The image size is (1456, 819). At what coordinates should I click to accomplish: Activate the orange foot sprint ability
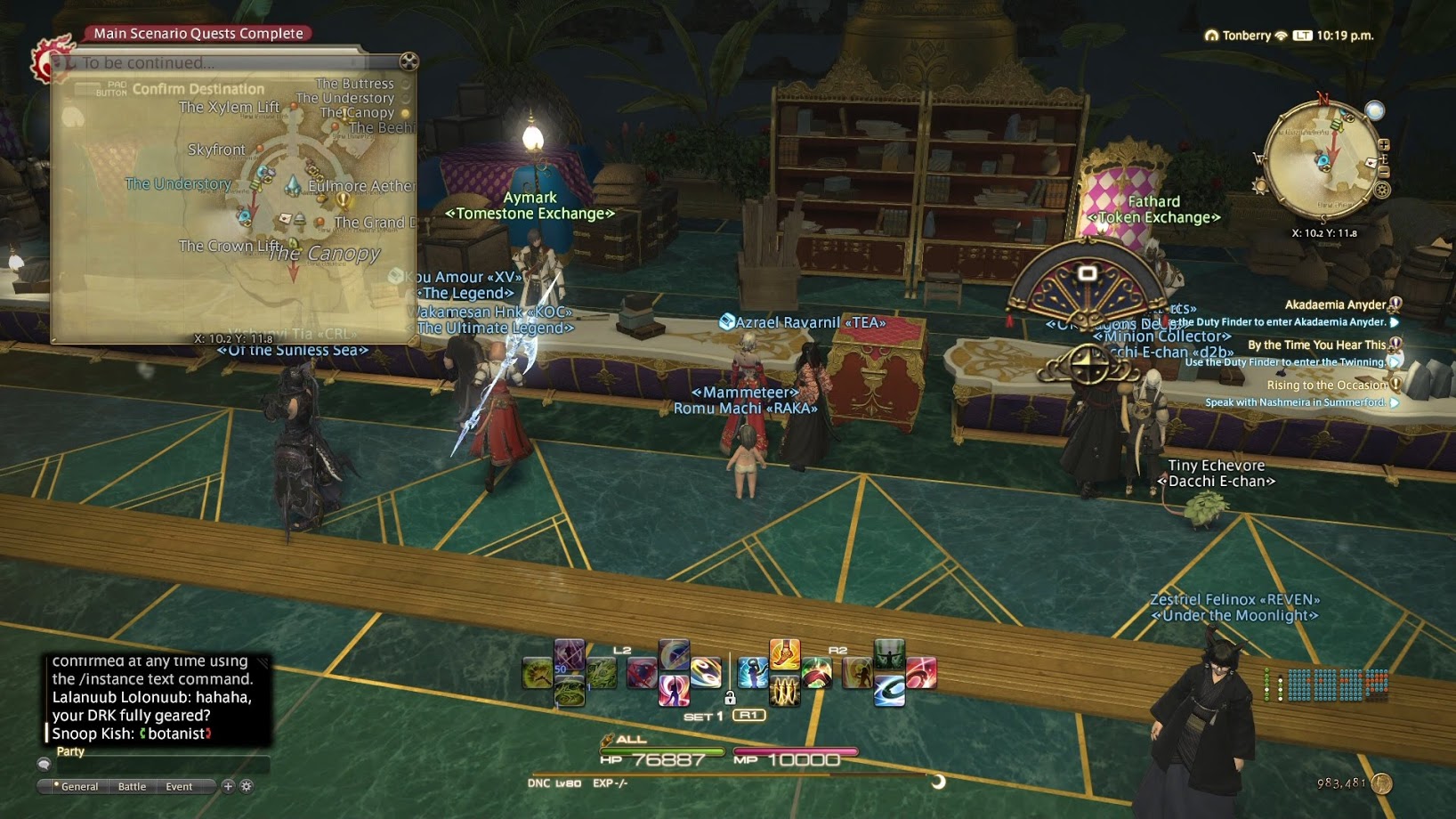784,654
